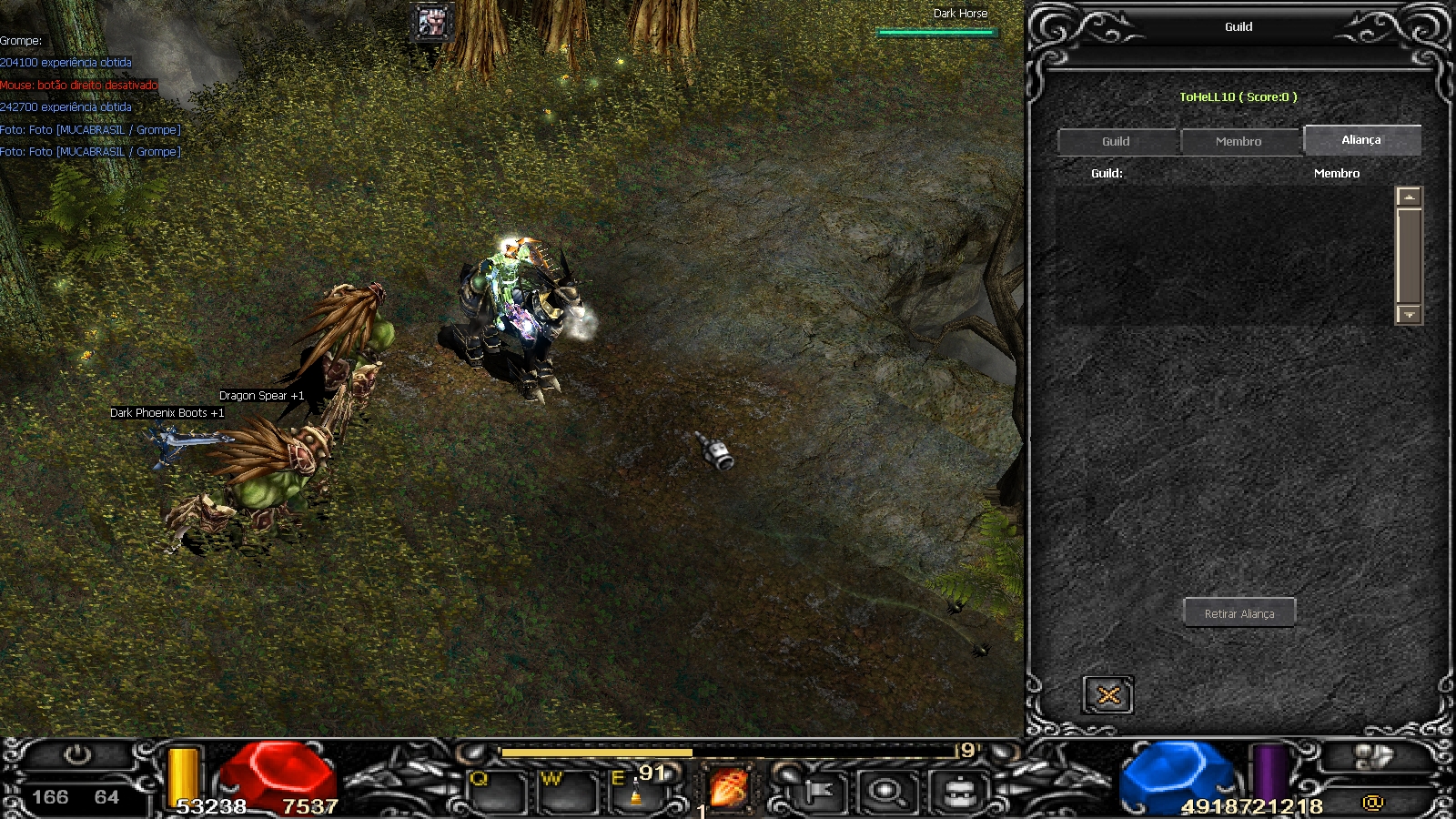
Task: Close the Guild window
Action: (1108, 696)
